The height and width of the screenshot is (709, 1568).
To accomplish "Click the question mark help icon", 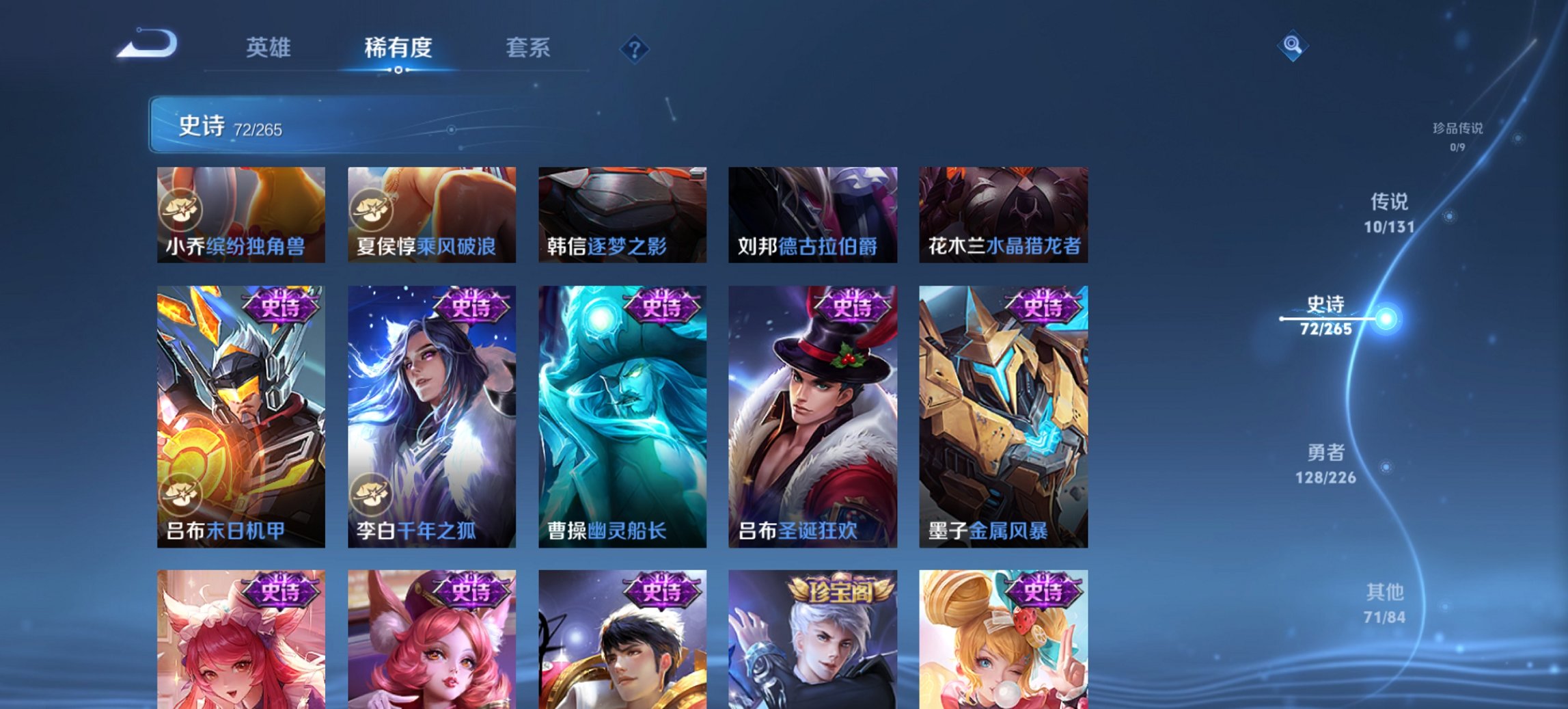I will point(636,47).
